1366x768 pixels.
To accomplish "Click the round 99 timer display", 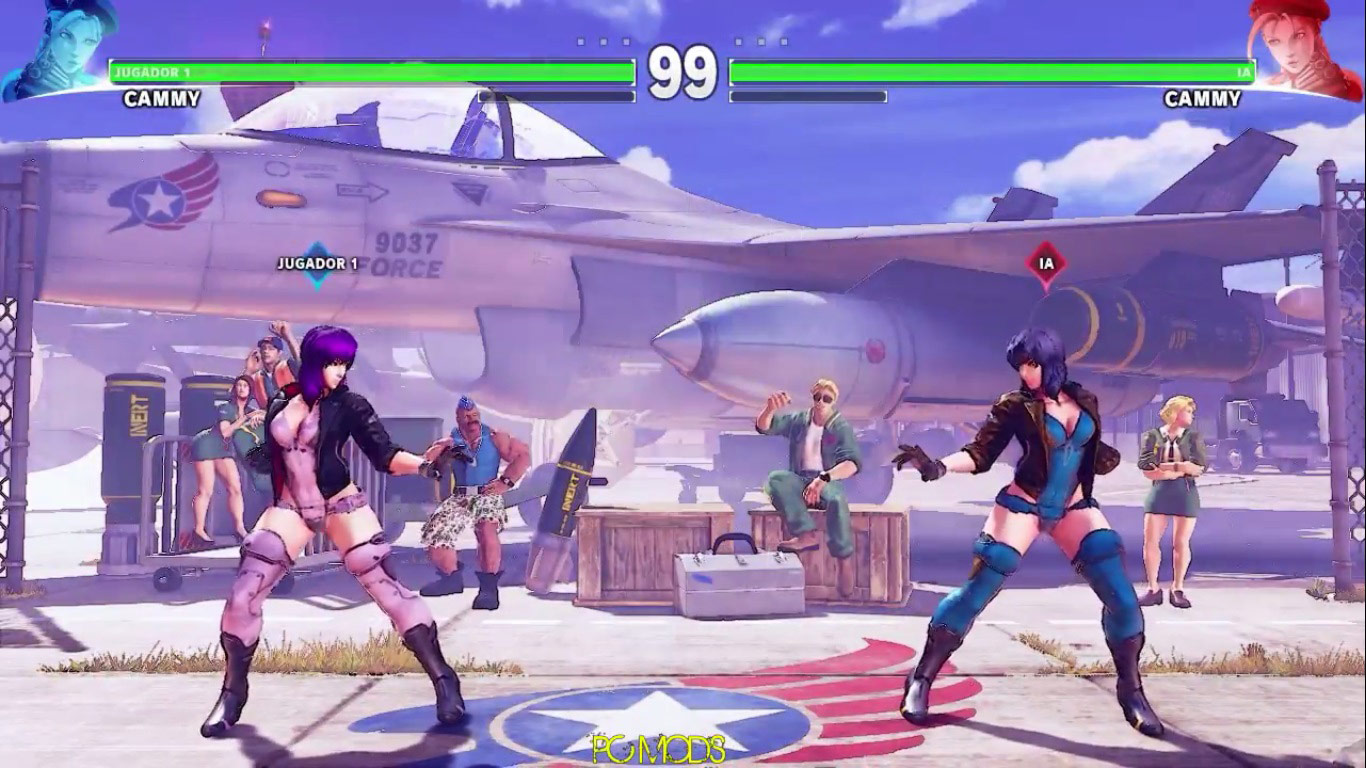I will pyautogui.click(x=683, y=70).
